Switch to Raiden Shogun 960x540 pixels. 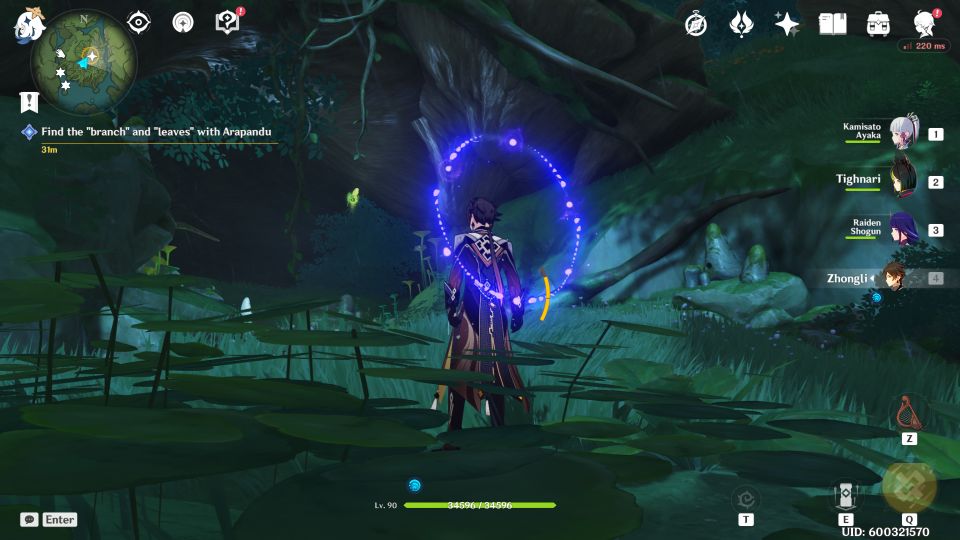pos(903,229)
